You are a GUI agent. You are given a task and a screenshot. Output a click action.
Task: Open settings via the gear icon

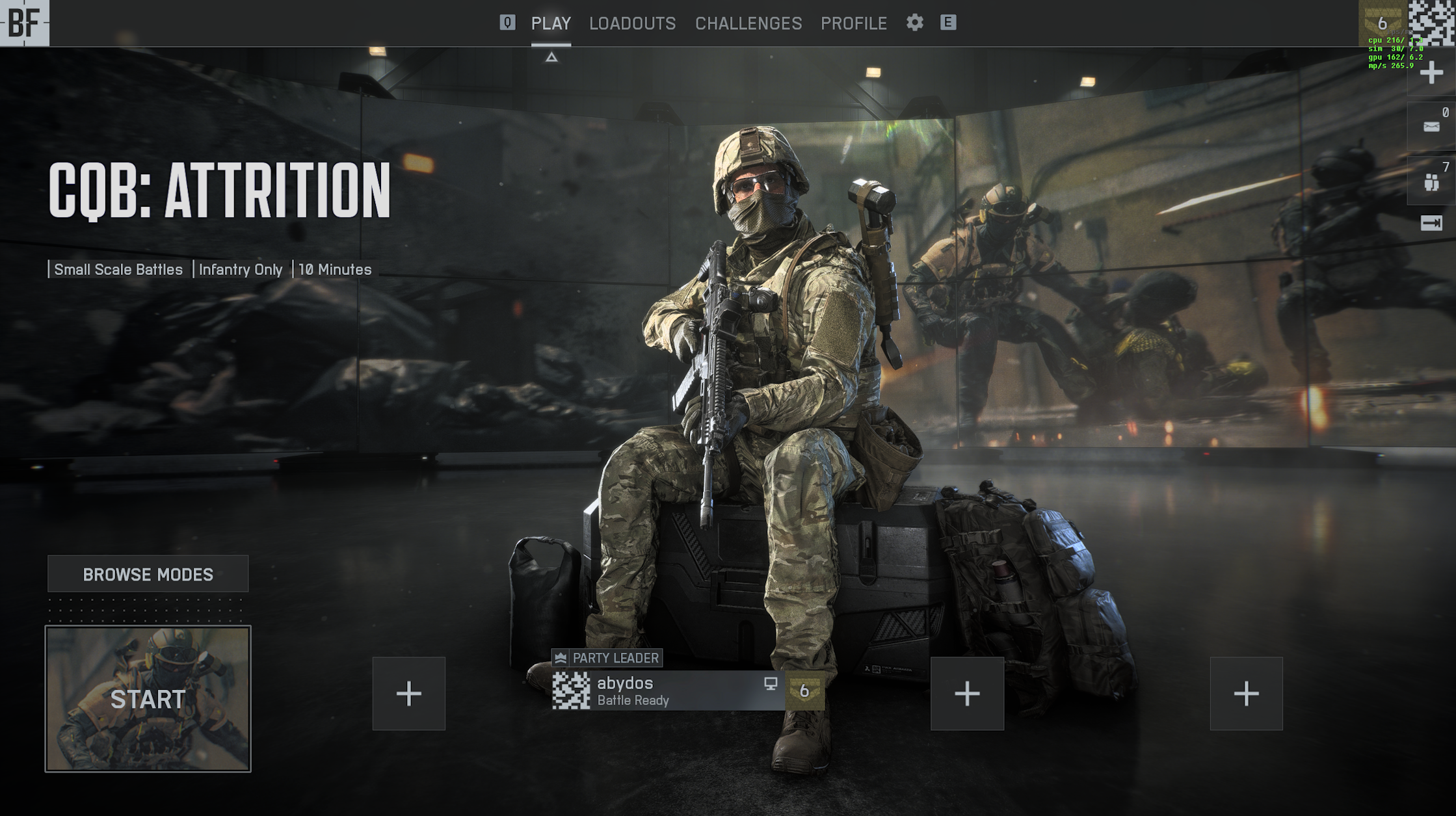click(914, 23)
